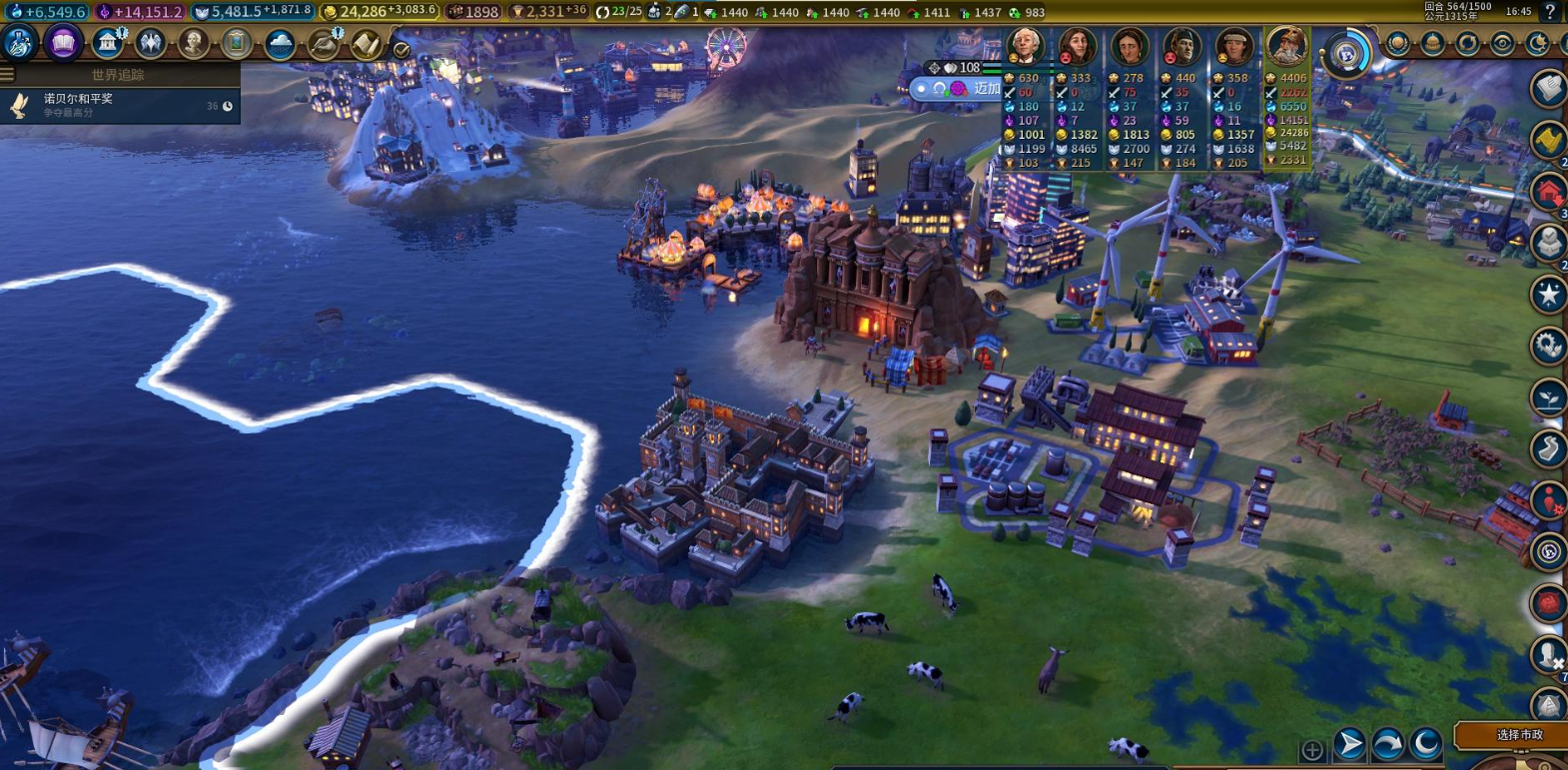The width and height of the screenshot is (1568, 770).
Task: Click the red house notification icon
Action: pos(1549,192)
